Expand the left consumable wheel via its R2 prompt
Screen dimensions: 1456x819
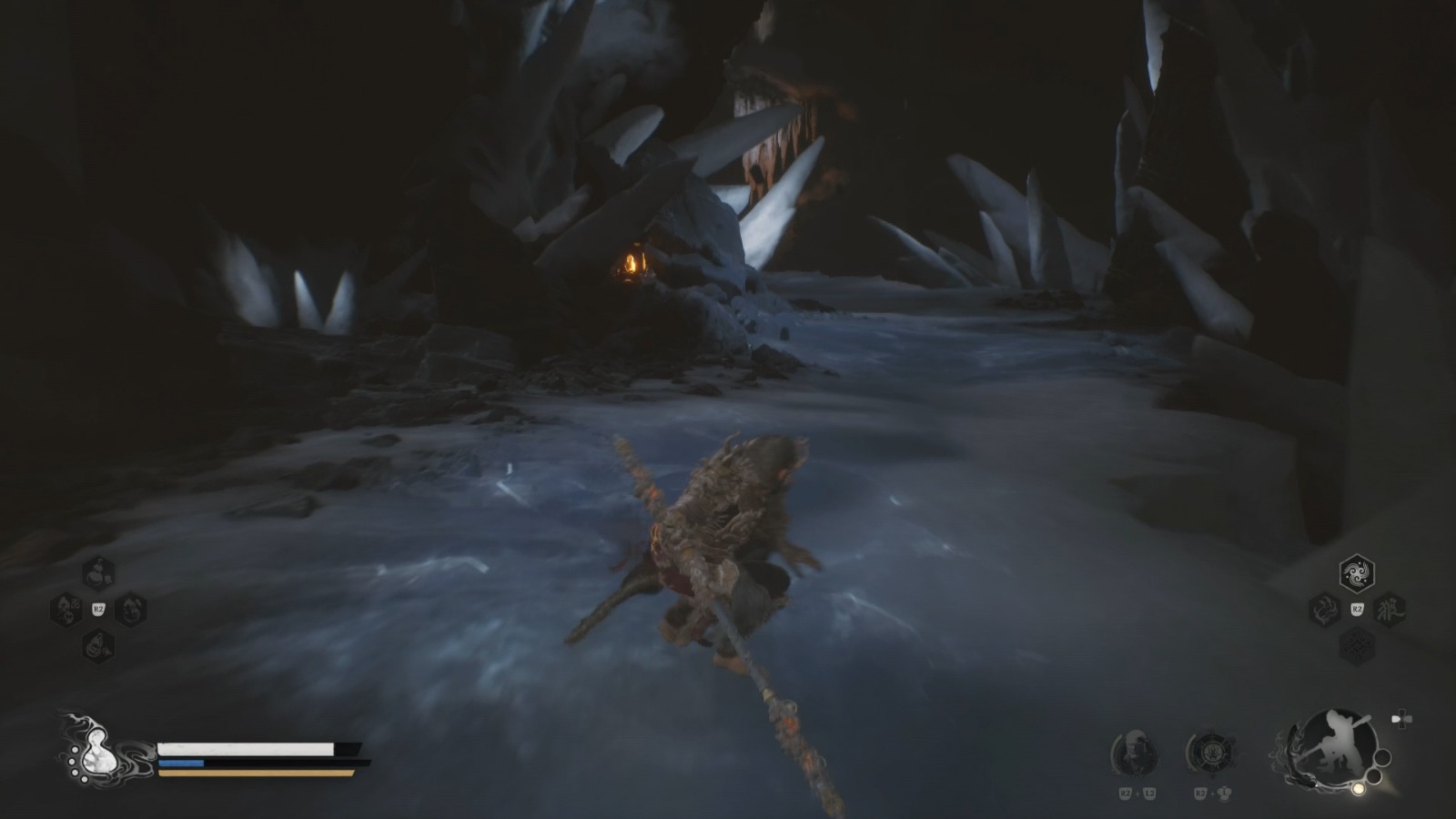pyautogui.click(x=98, y=608)
